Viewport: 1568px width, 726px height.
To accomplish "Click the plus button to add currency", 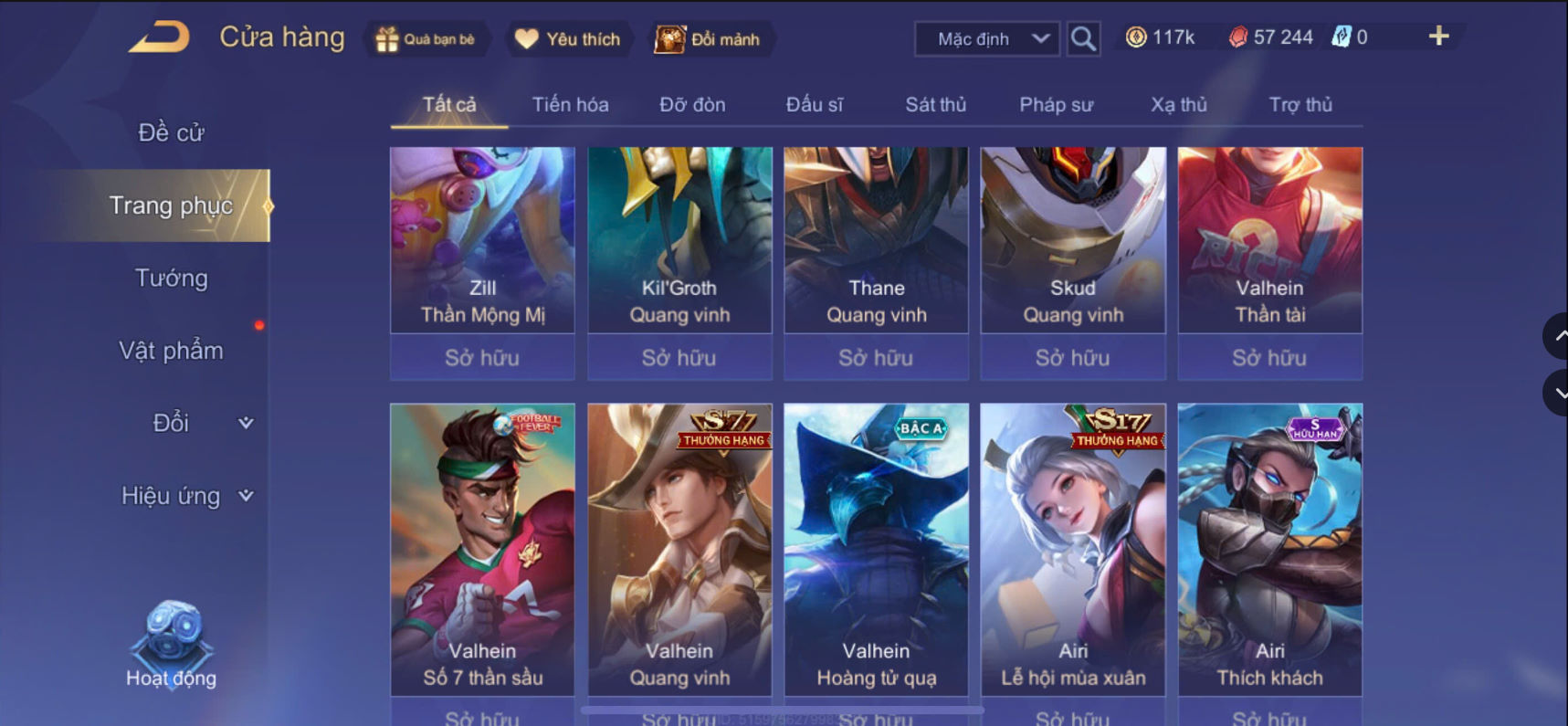I will coord(1438,37).
